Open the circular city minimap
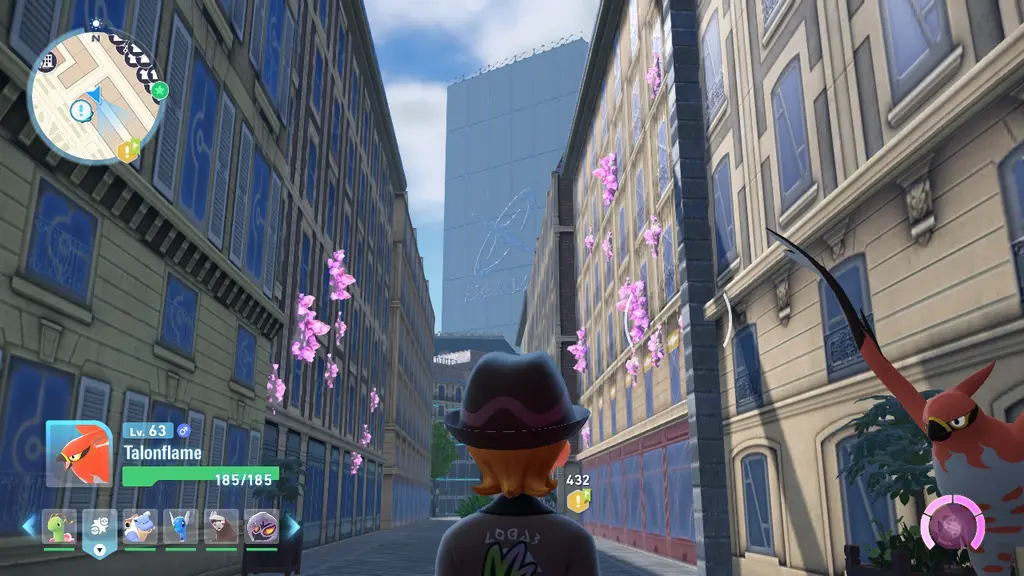The width and height of the screenshot is (1024, 576). (95, 95)
